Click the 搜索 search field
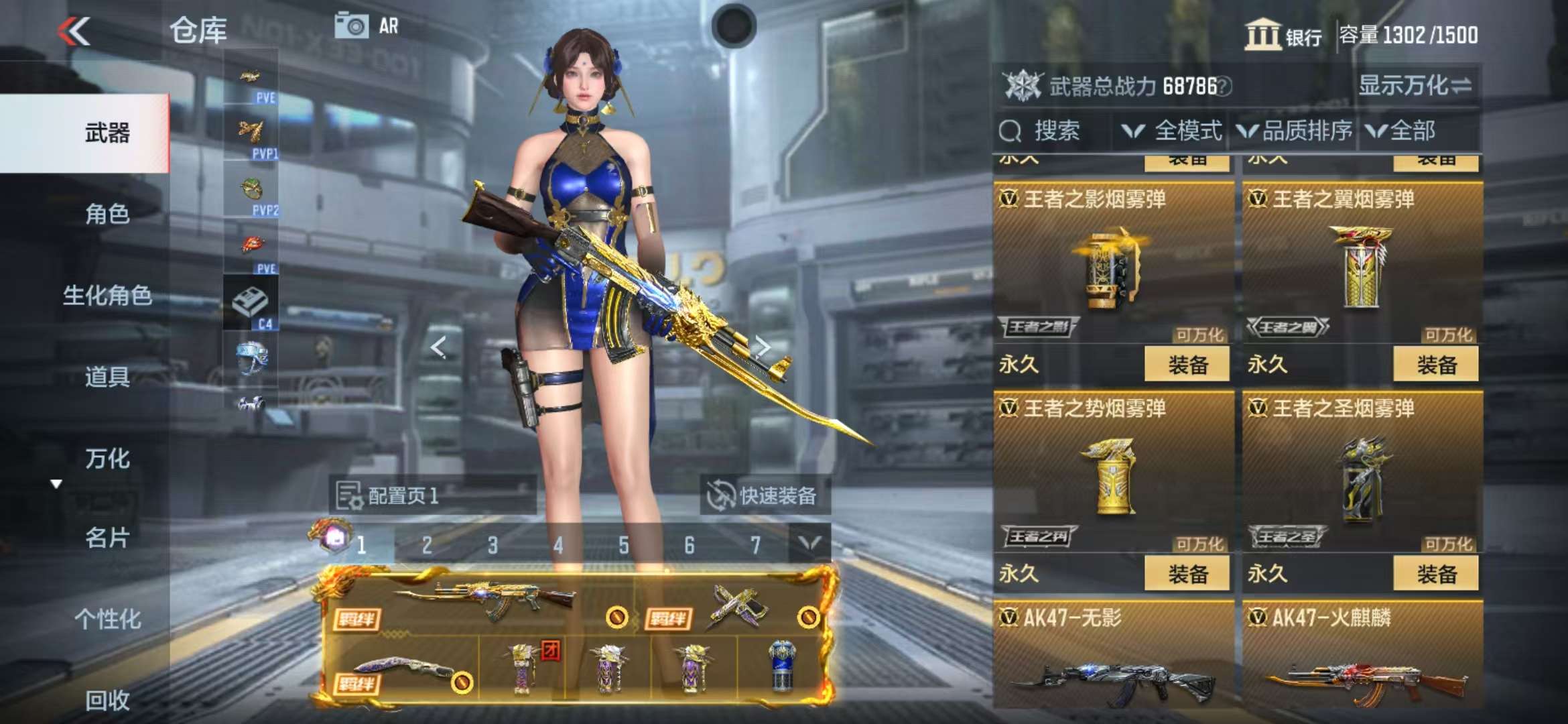 tap(1055, 131)
